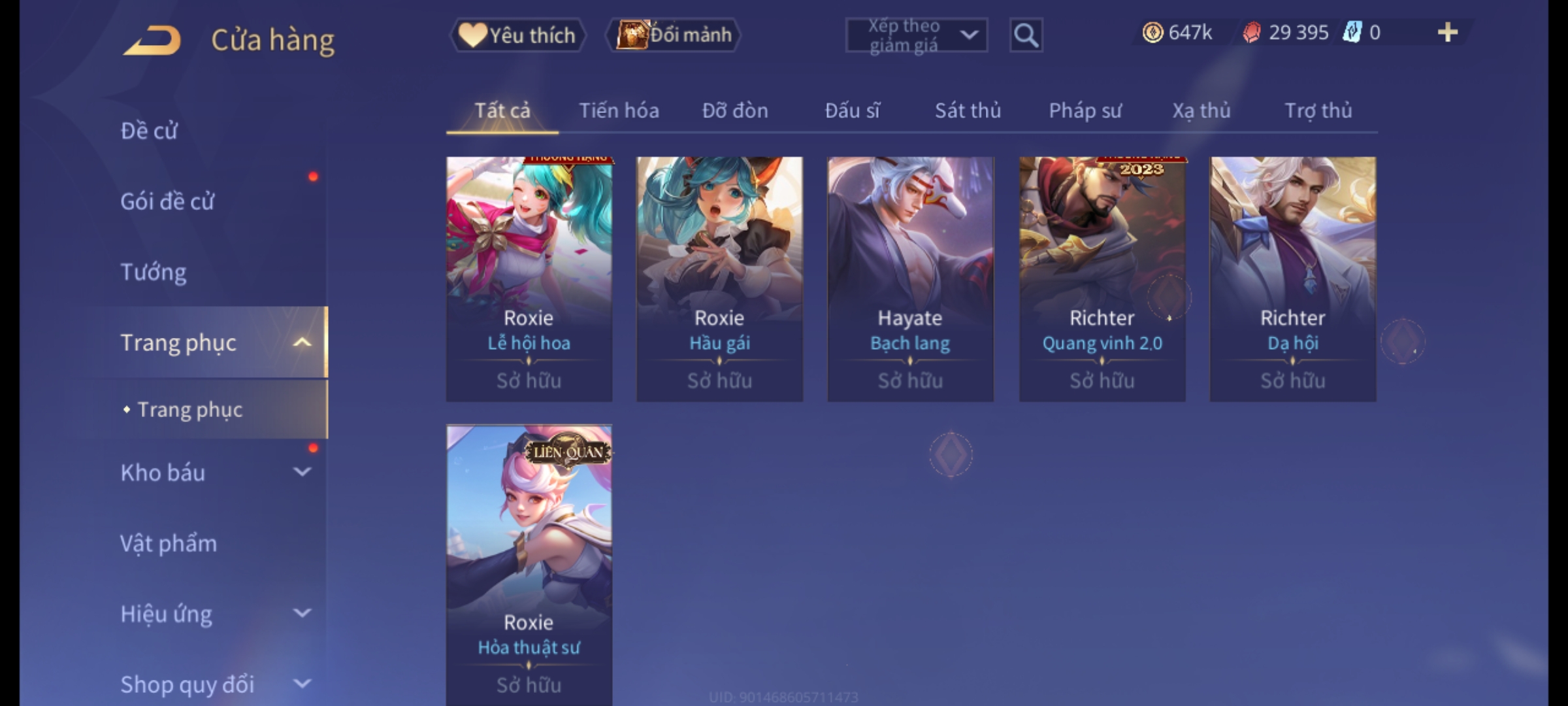Open the Tướng heroes section
This screenshot has height=706, width=1568.
coord(154,272)
